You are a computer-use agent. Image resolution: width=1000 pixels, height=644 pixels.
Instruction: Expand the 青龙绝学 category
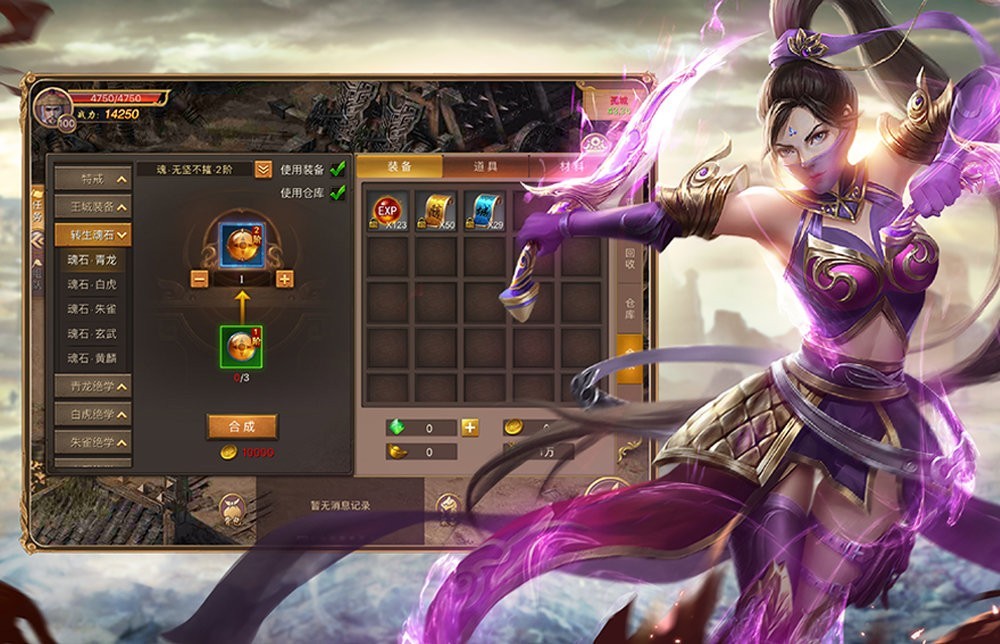(93, 386)
